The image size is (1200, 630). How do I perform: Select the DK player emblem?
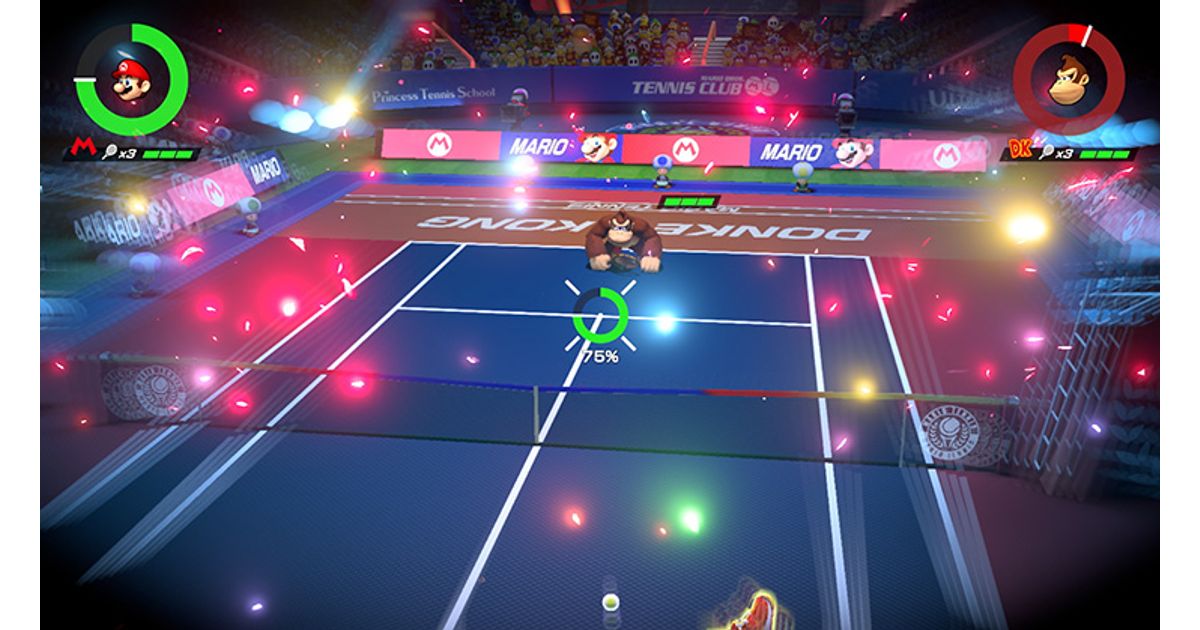coord(1020,151)
